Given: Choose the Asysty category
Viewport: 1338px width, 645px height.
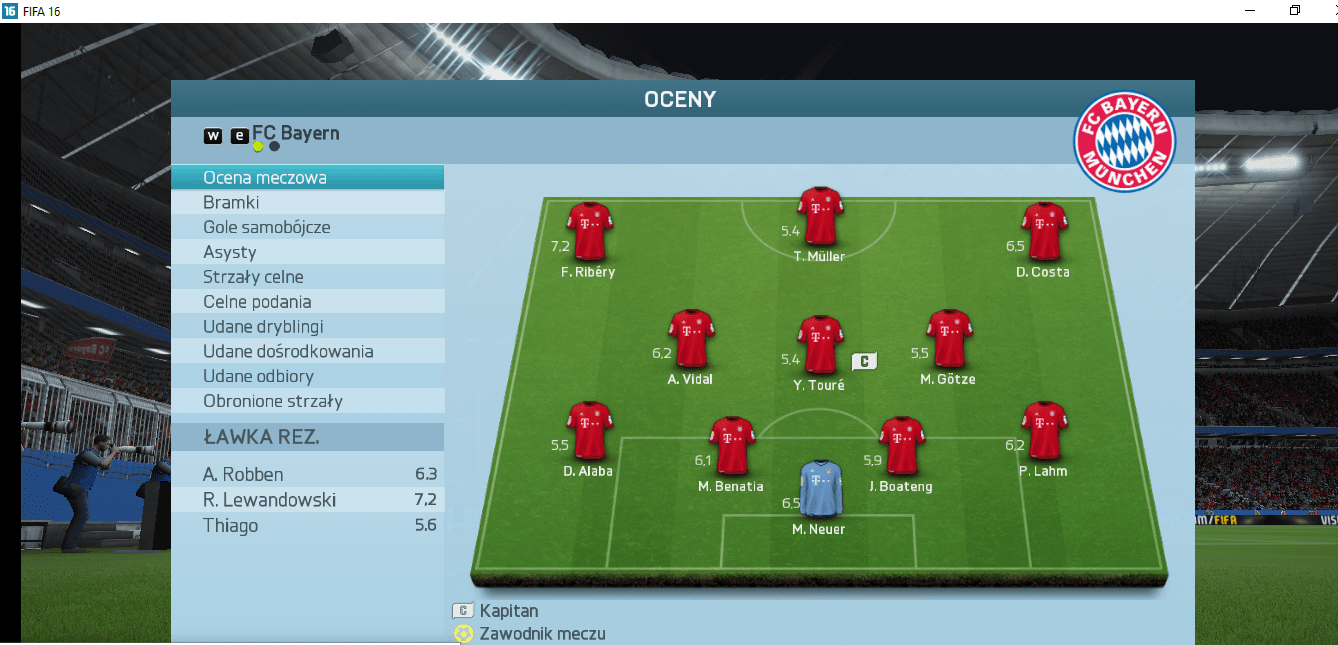Looking at the screenshot, I should click(307, 252).
